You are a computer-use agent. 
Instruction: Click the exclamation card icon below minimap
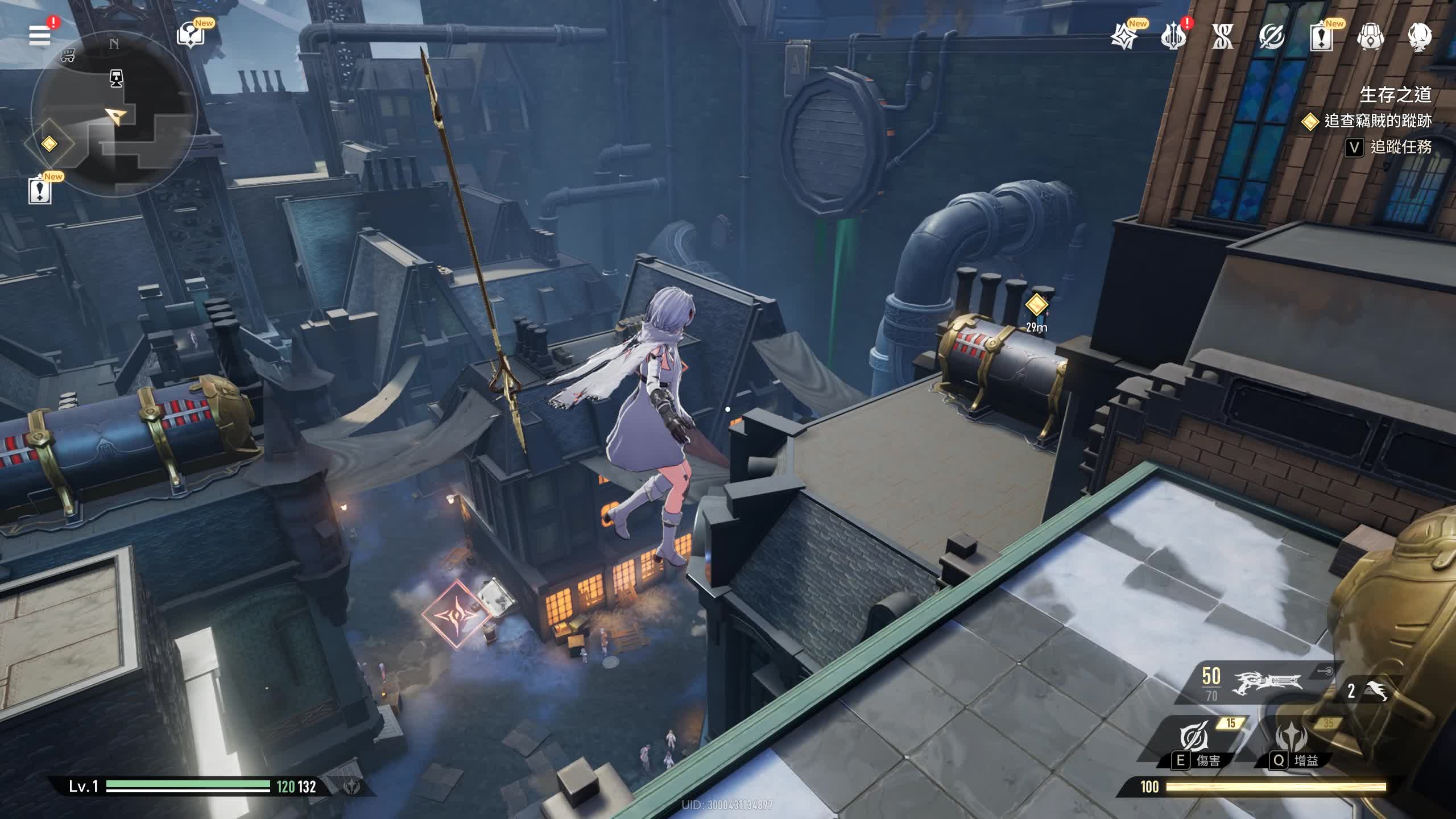(40, 191)
